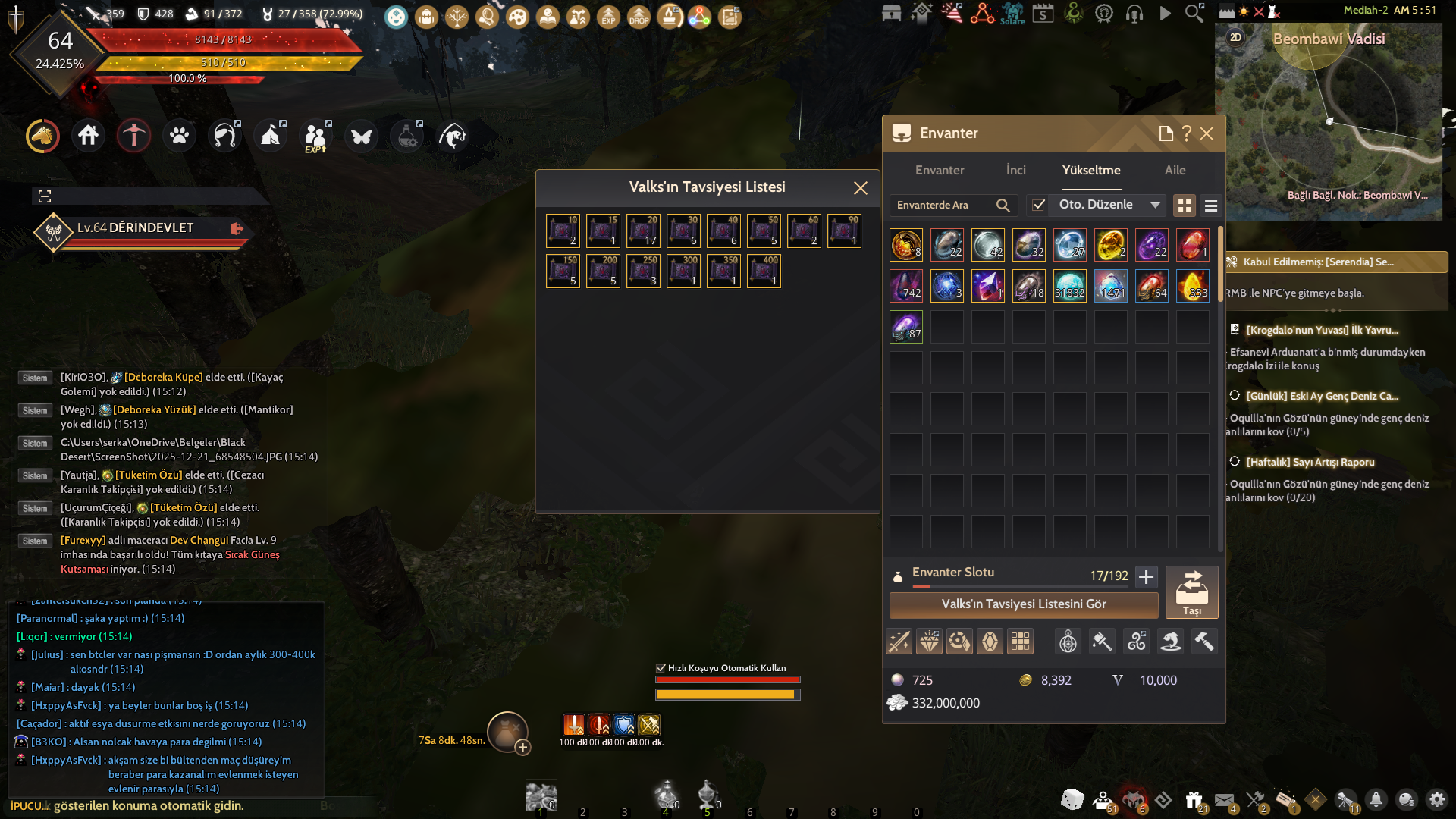Uncheck the Oto. Düzenle checkbox
Viewport: 1456px width, 819px height.
coord(1038,205)
